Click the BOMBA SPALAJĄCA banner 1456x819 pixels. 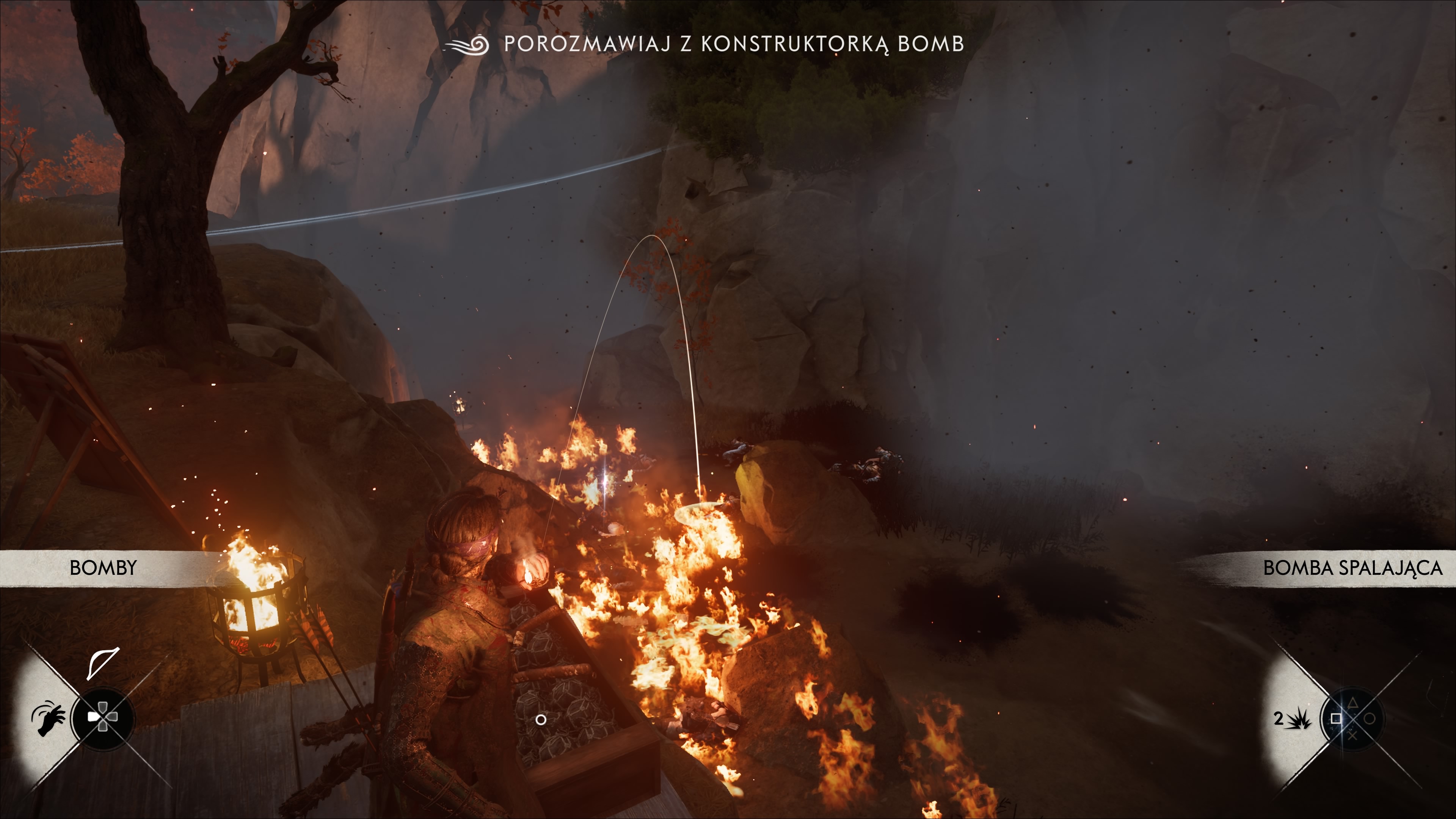tap(1352, 568)
